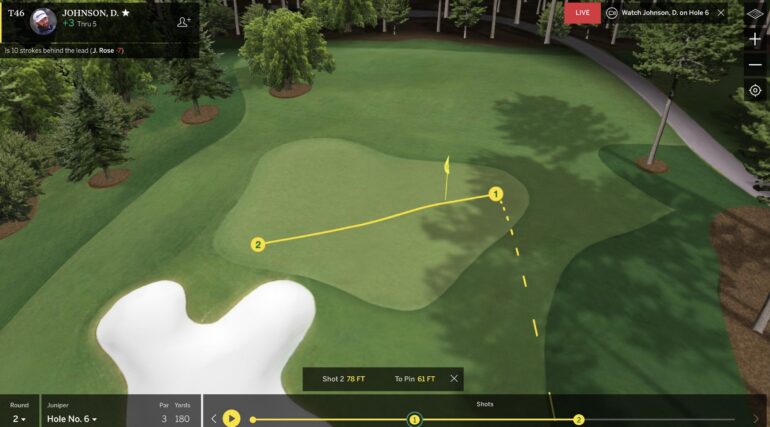Advance to the next shot arrow
Image resolution: width=770 pixels, height=427 pixels.
click(x=756, y=418)
